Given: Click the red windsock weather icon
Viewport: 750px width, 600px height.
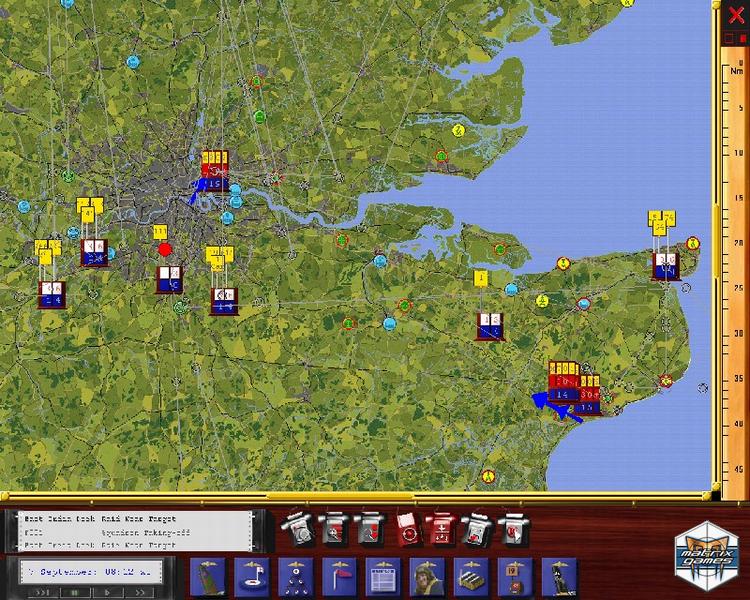Looking at the screenshot, I should point(339,577).
